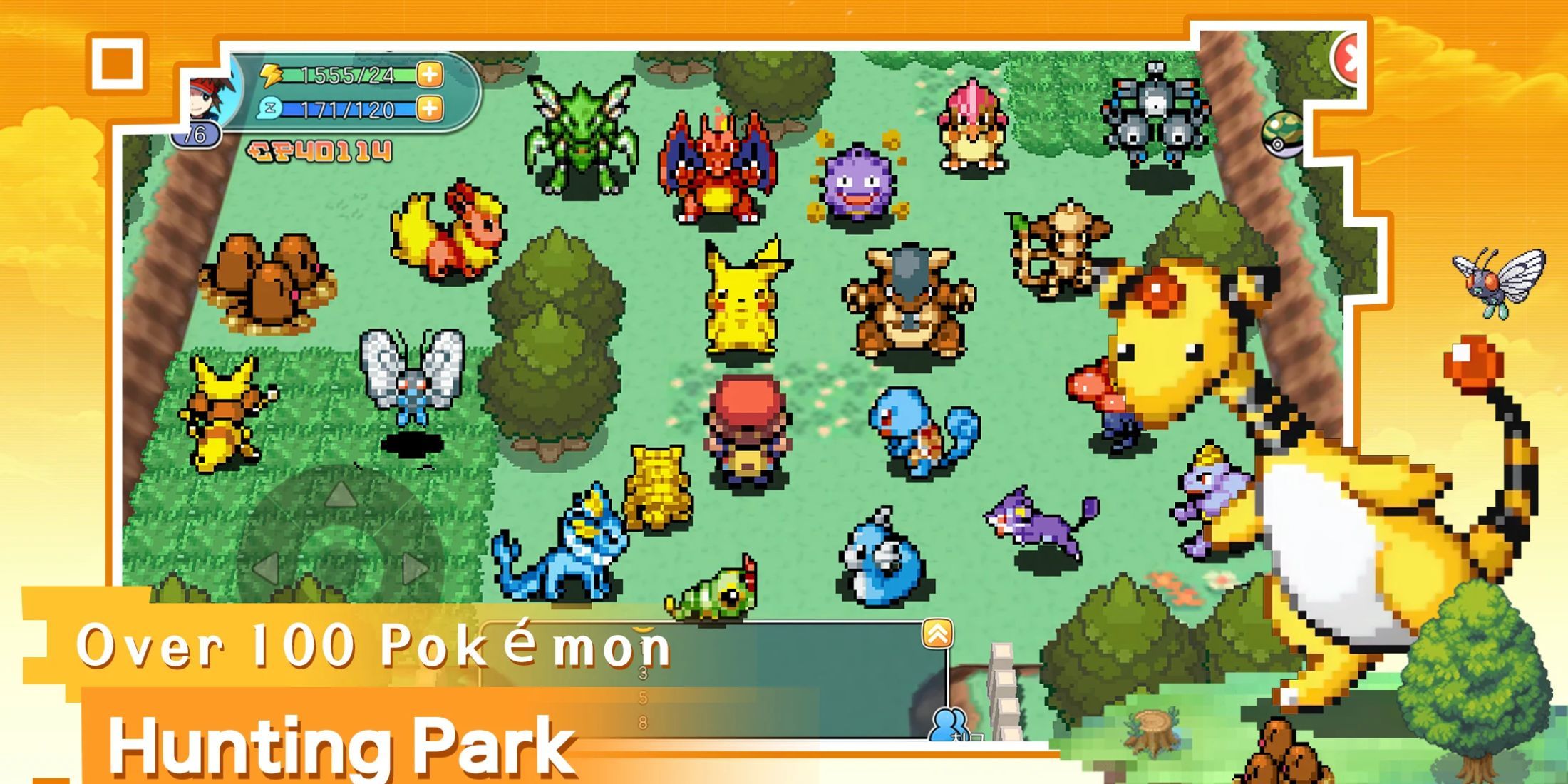Tap the up arrow on the D-pad

(x=341, y=494)
